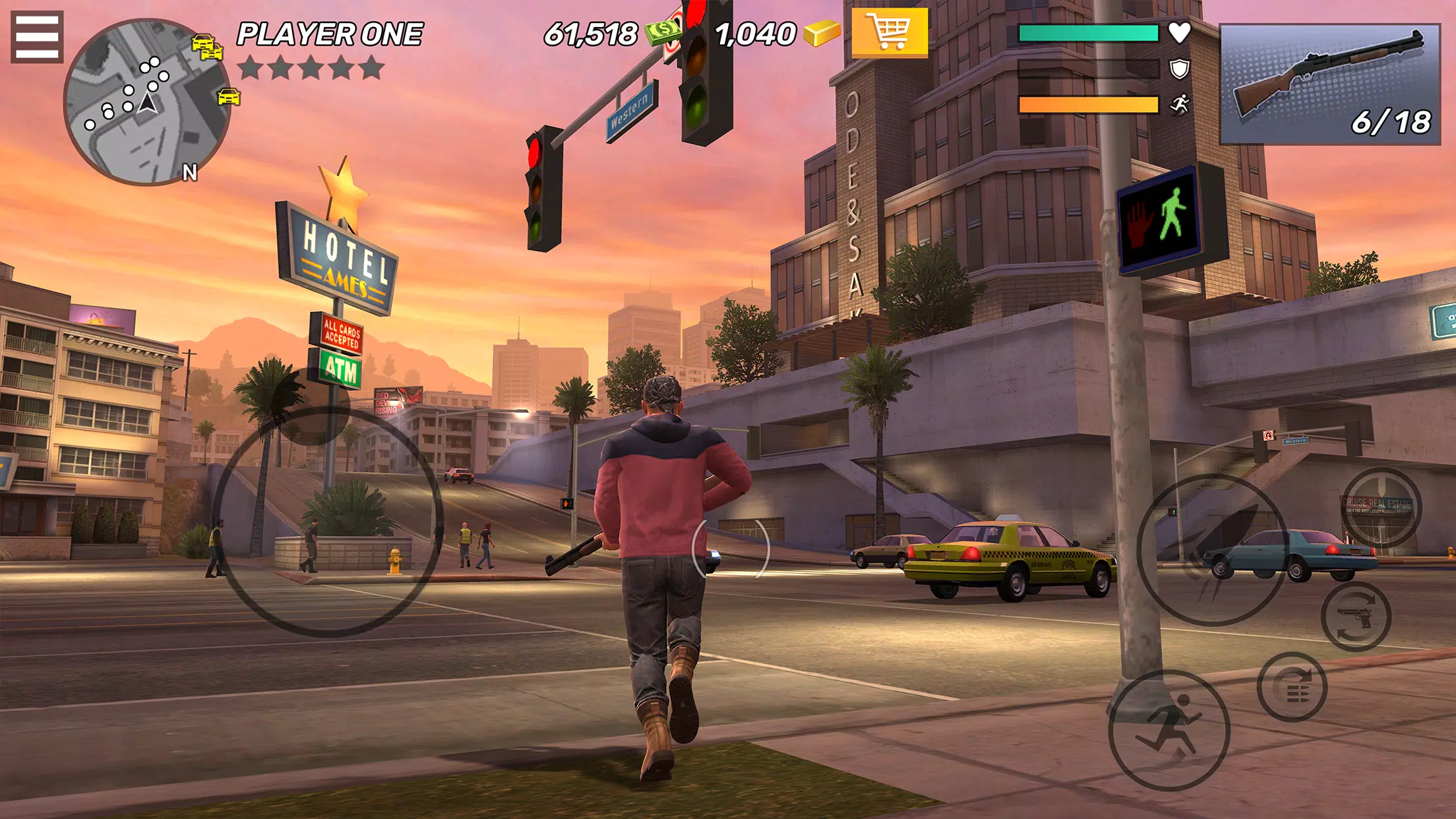Activate the crosshair aim button
1456x819 pixels.
1381,506
